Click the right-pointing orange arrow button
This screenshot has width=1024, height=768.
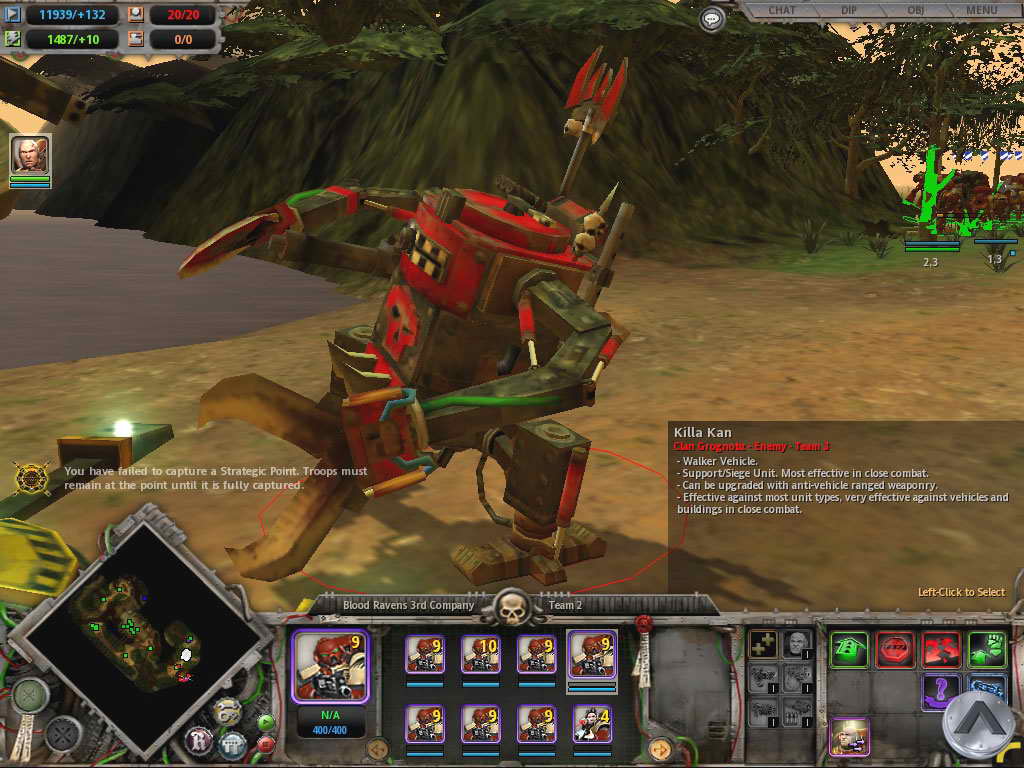659,748
